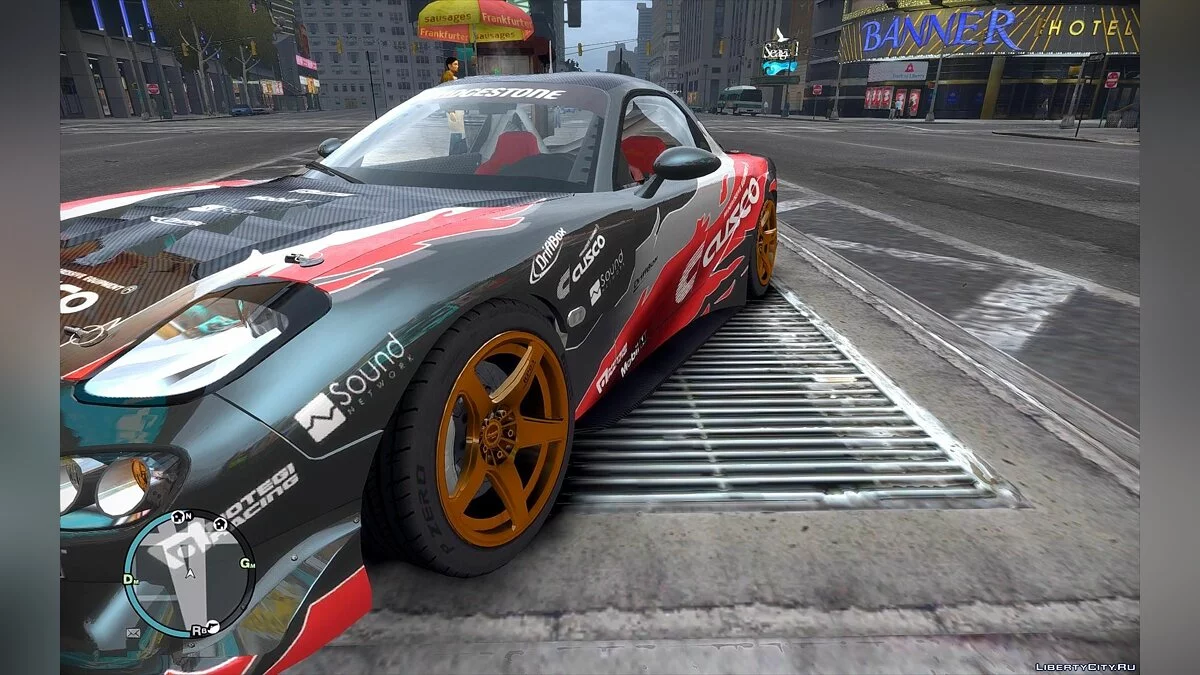Viewport: 1200px width, 675px height.
Task: Select the green G mission blip
Action: coord(245,563)
